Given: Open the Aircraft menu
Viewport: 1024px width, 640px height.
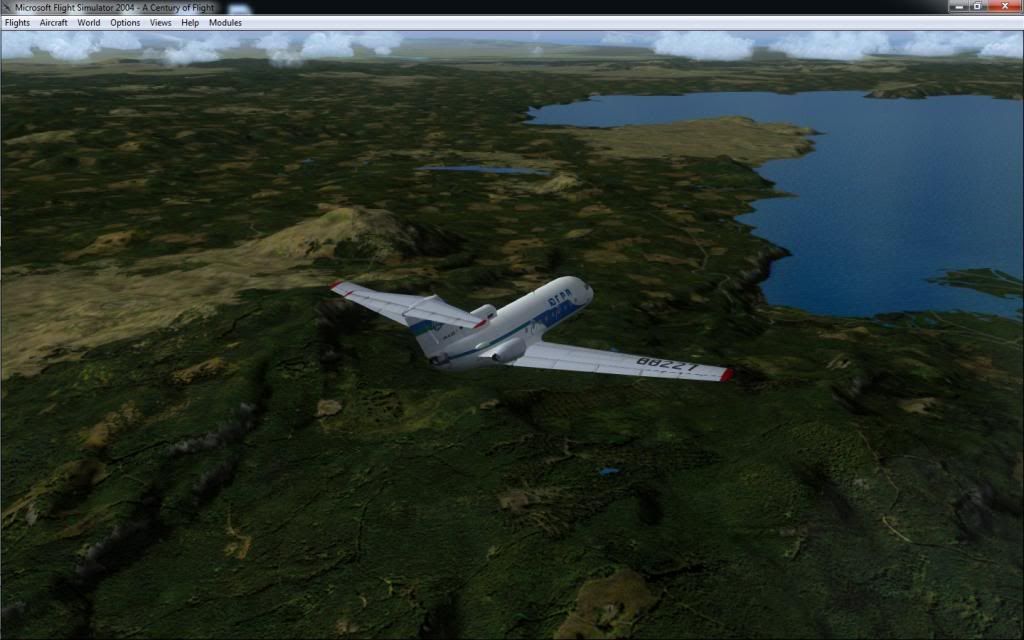Looking at the screenshot, I should coord(53,22).
